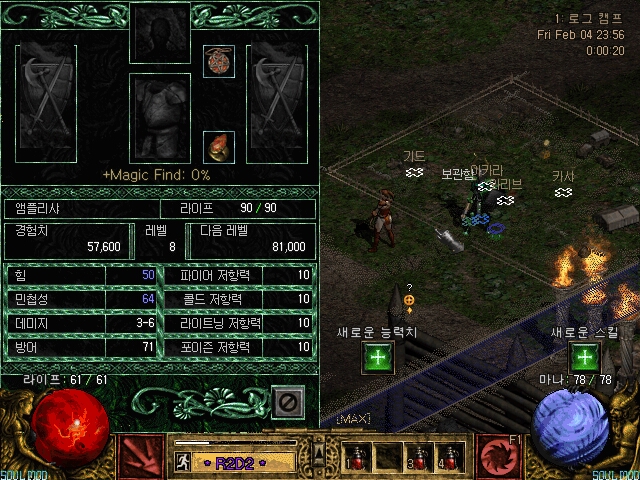The image size is (640, 480).
Task: Close the character stats panel
Action: (x=288, y=402)
